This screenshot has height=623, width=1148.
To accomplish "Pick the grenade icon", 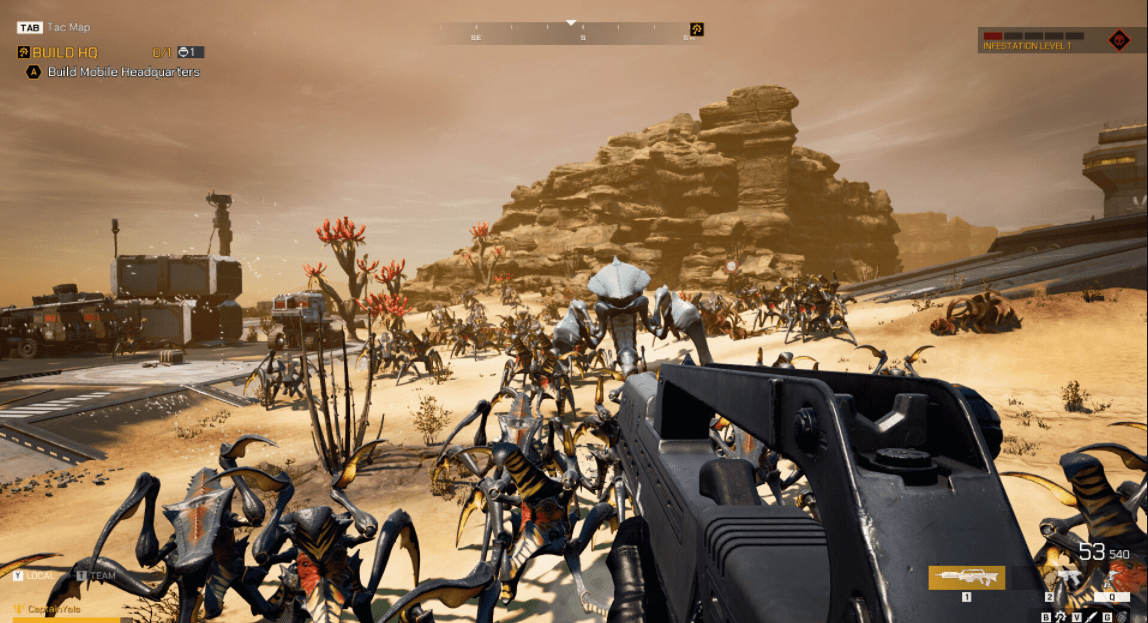I will [1121, 617].
